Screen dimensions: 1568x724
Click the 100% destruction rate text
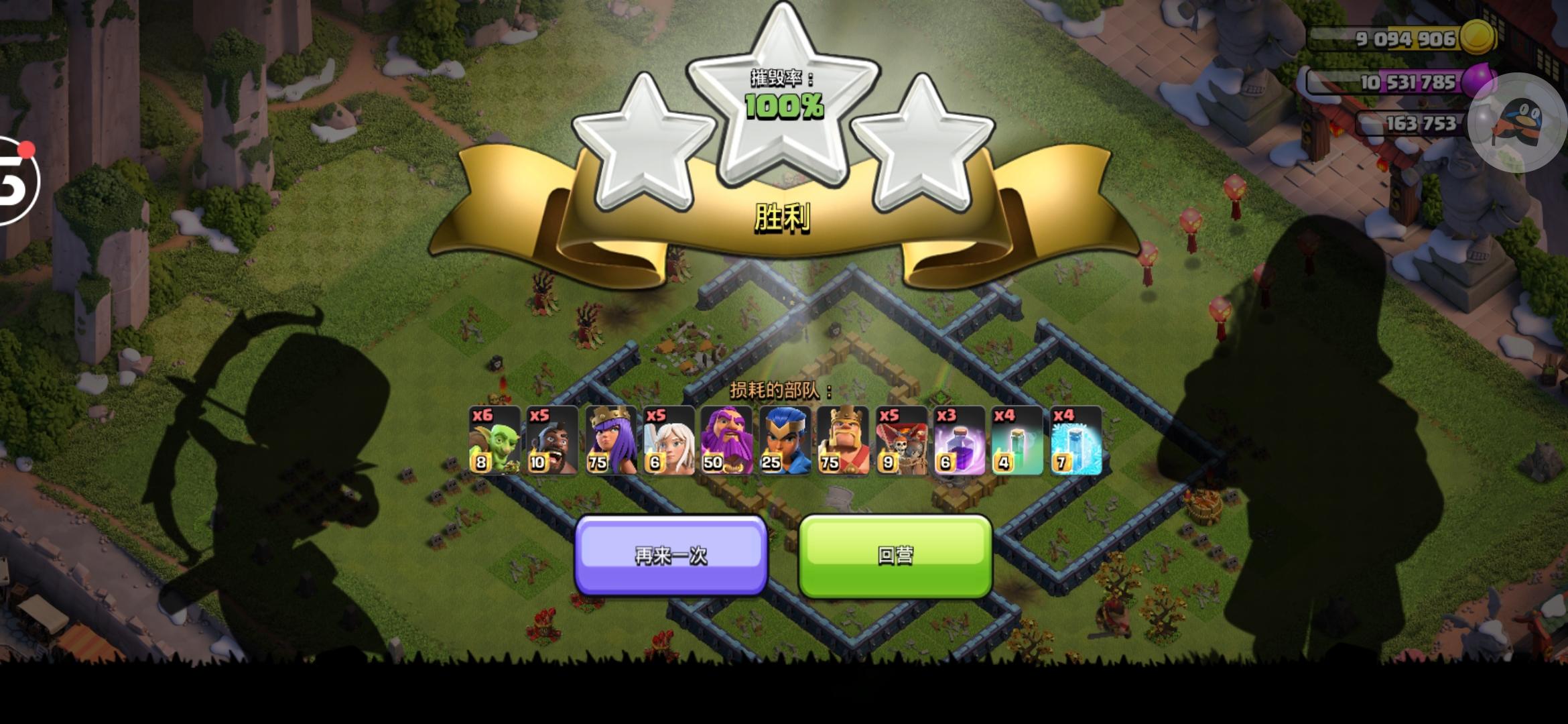pyautogui.click(x=784, y=106)
